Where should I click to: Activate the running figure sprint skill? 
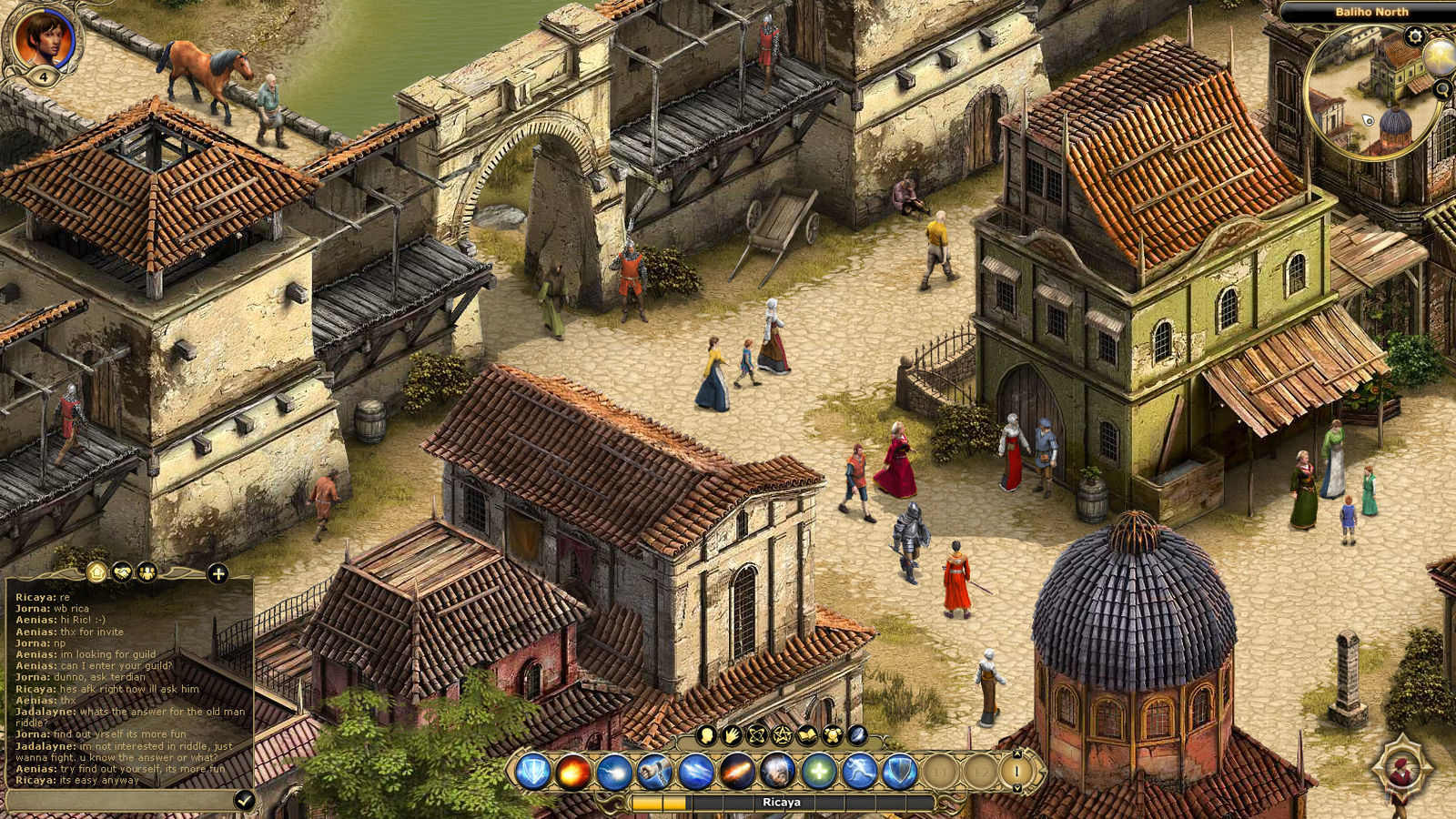[858, 772]
